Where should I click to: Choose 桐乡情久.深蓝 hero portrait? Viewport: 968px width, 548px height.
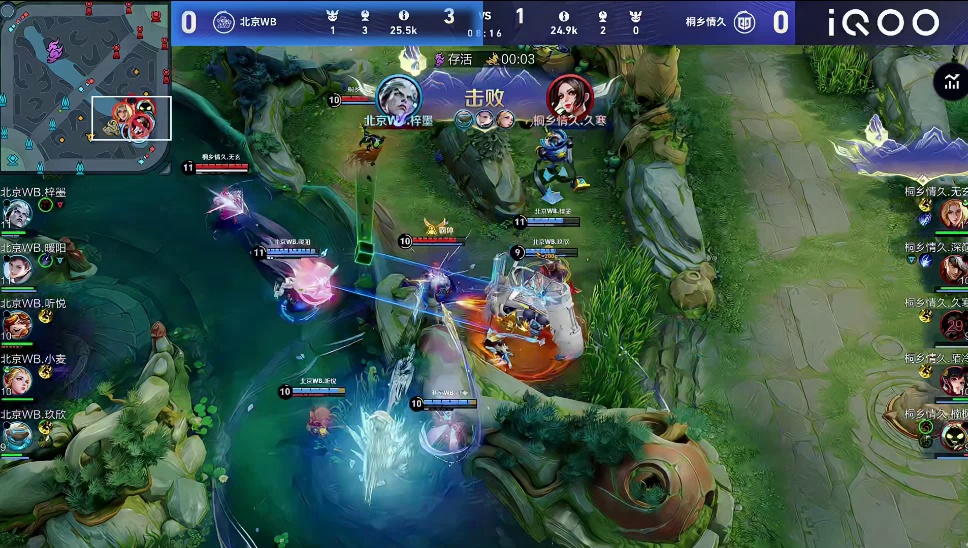[952, 268]
